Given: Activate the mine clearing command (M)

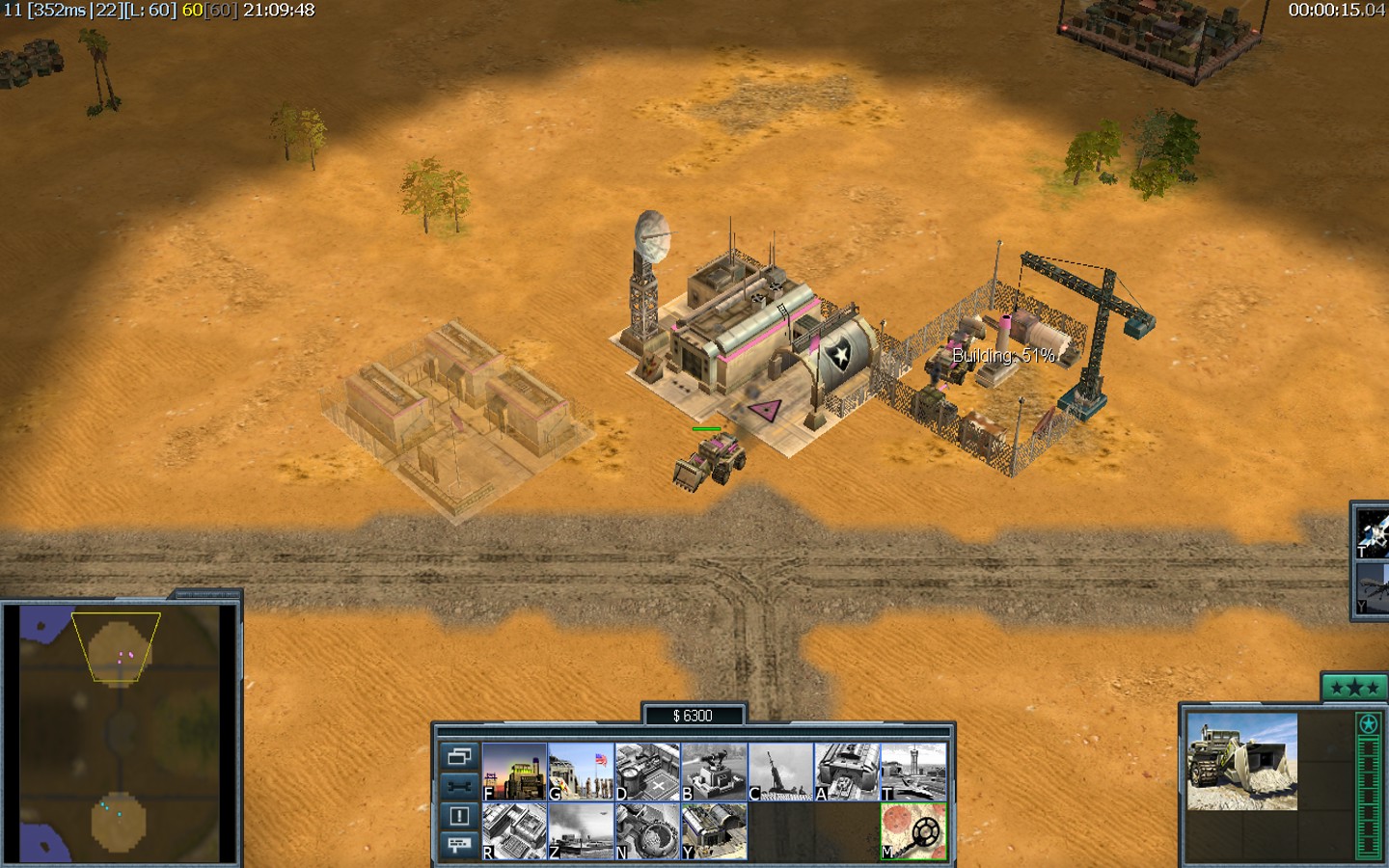Looking at the screenshot, I should click(913, 830).
